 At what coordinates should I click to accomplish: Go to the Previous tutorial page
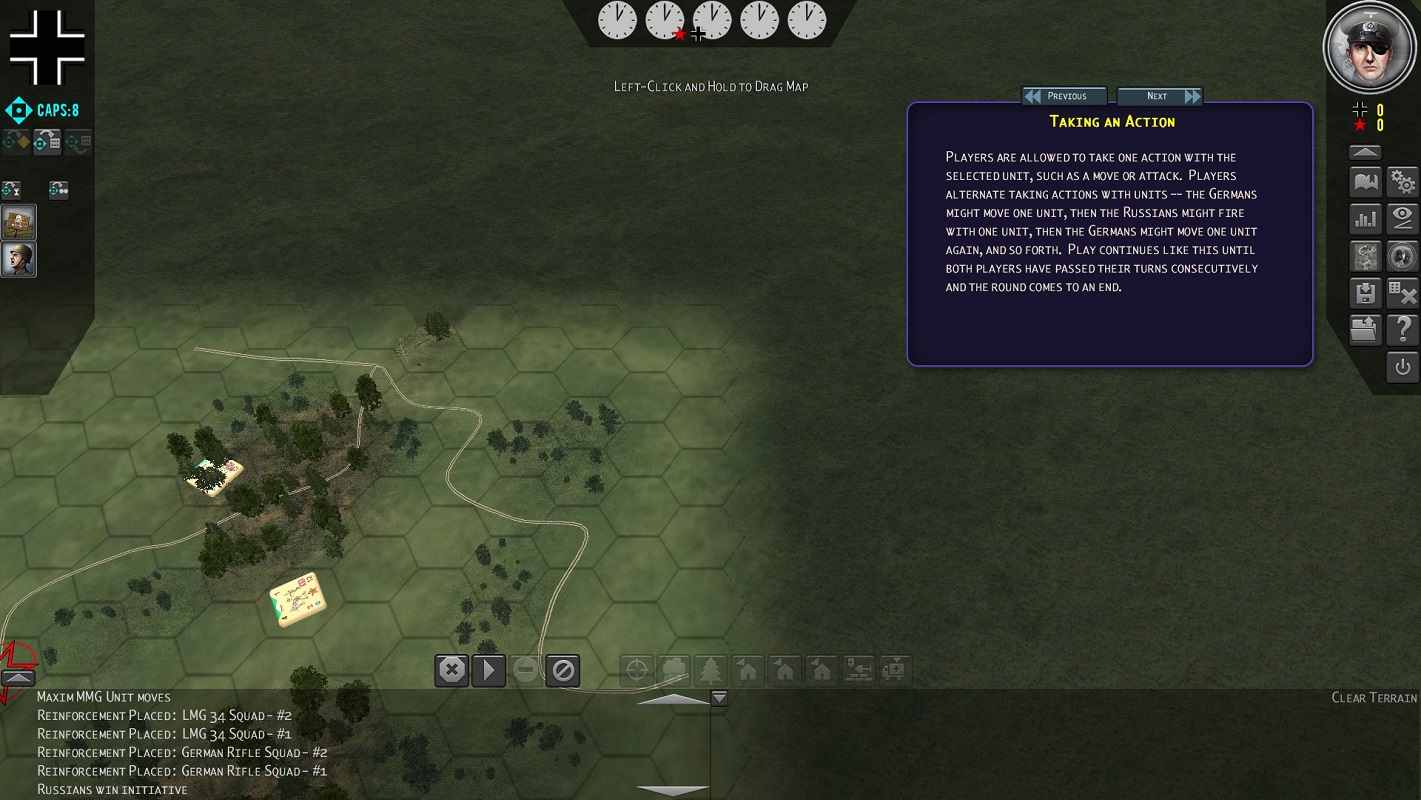click(1065, 96)
